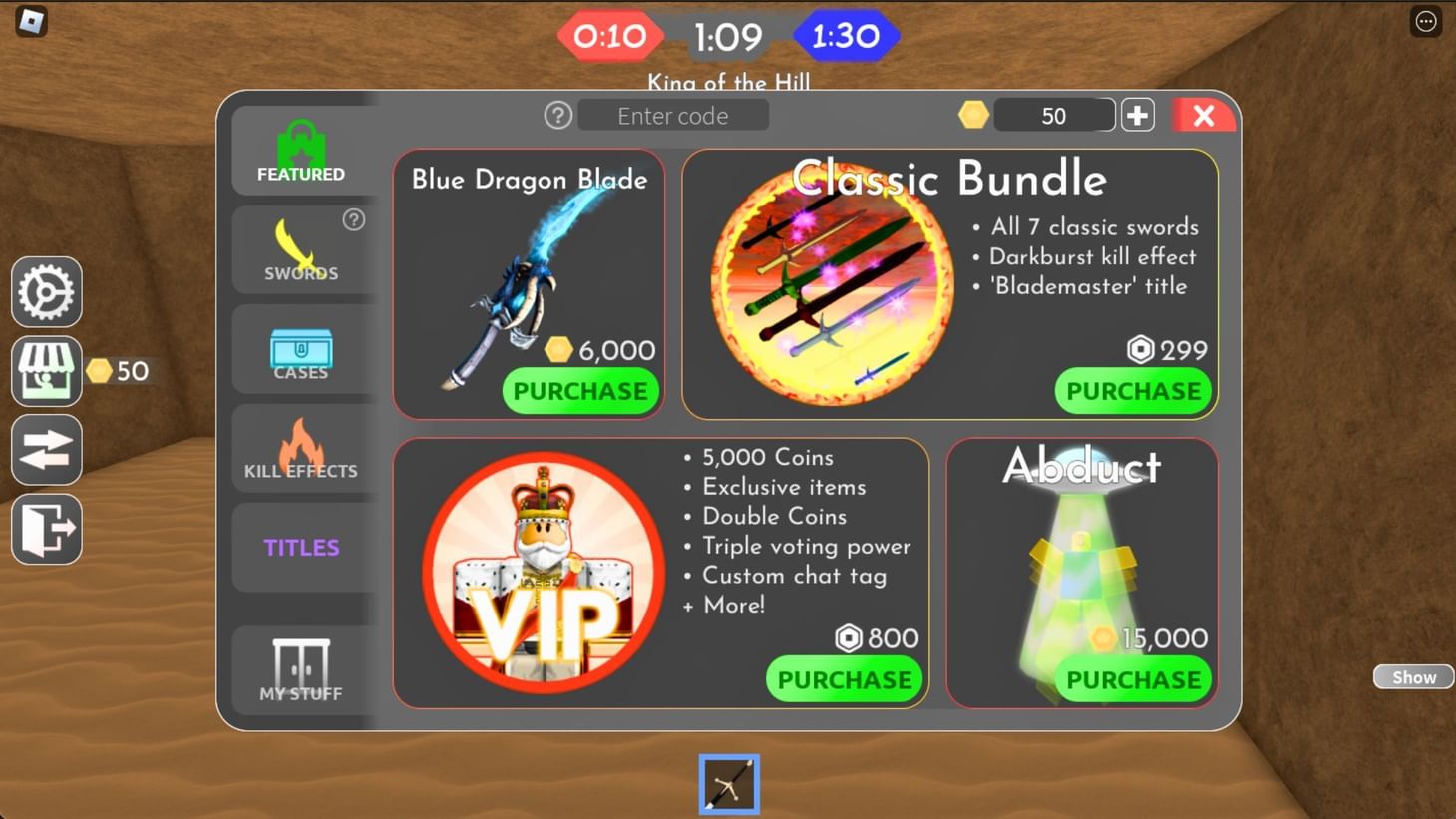Image resolution: width=1456 pixels, height=819 pixels.
Task: Purchase the VIP gamepass
Action: tap(844, 679)
